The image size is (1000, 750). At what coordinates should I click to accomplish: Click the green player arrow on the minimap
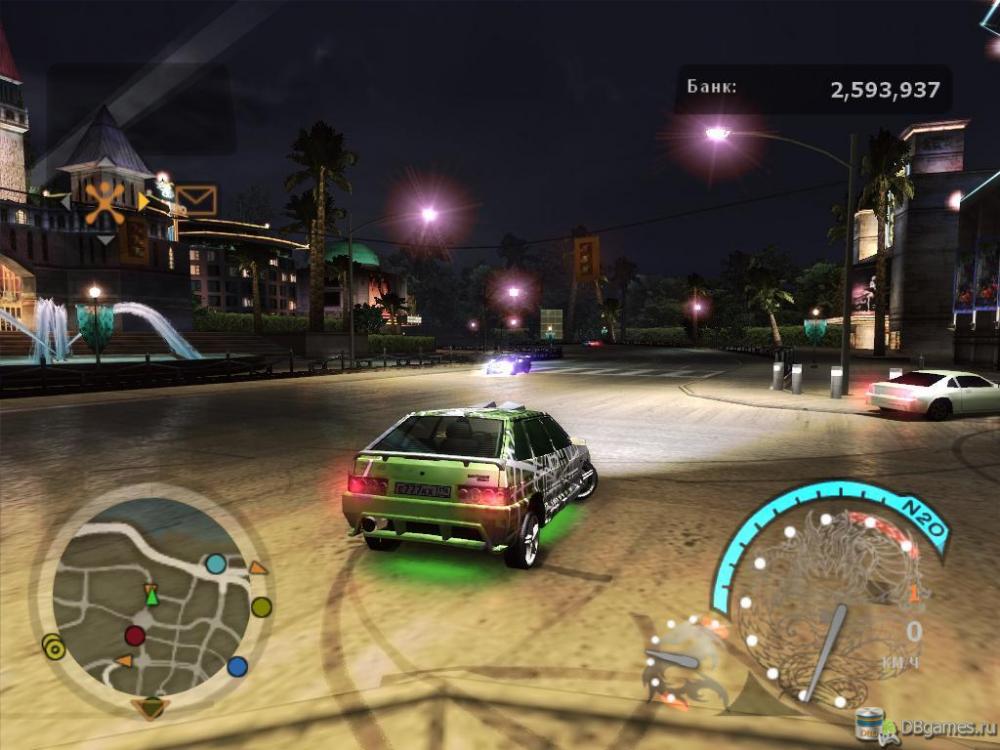(x=152, y=597)
